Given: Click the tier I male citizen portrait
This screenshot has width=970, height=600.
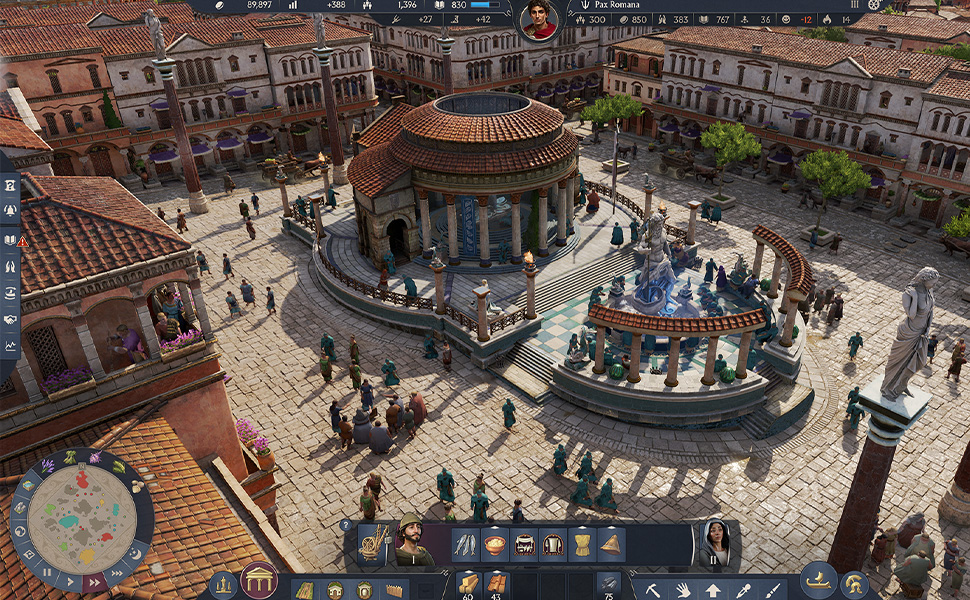Looking at the screenshot, I should point(408,542).
